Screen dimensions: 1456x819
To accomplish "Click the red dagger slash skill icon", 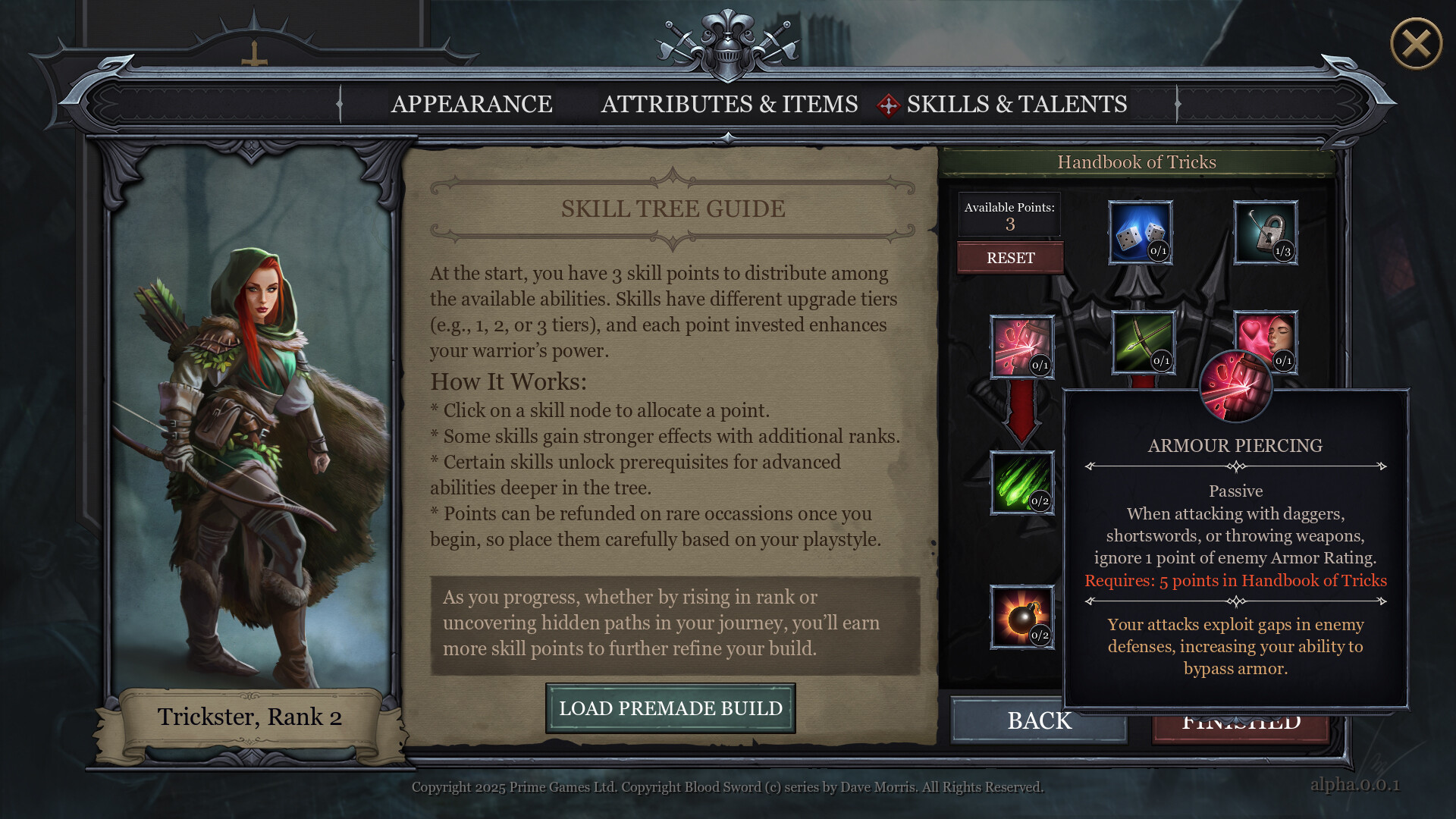I will [1022, 347].
